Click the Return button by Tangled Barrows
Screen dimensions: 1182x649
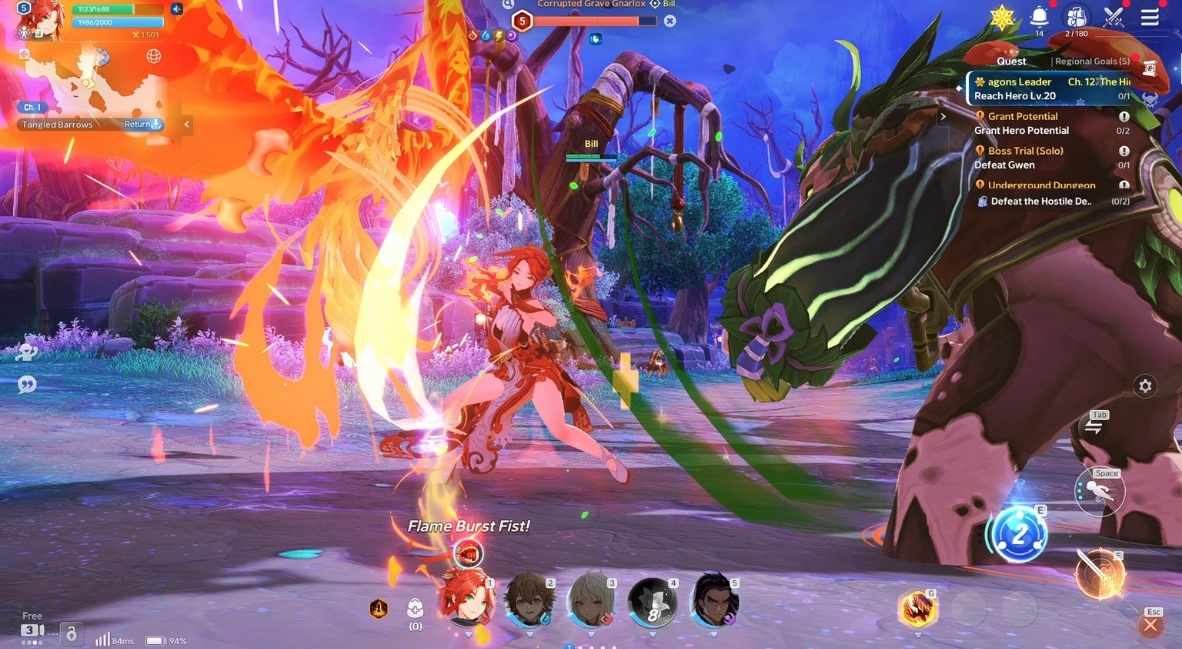coord(142,124)
